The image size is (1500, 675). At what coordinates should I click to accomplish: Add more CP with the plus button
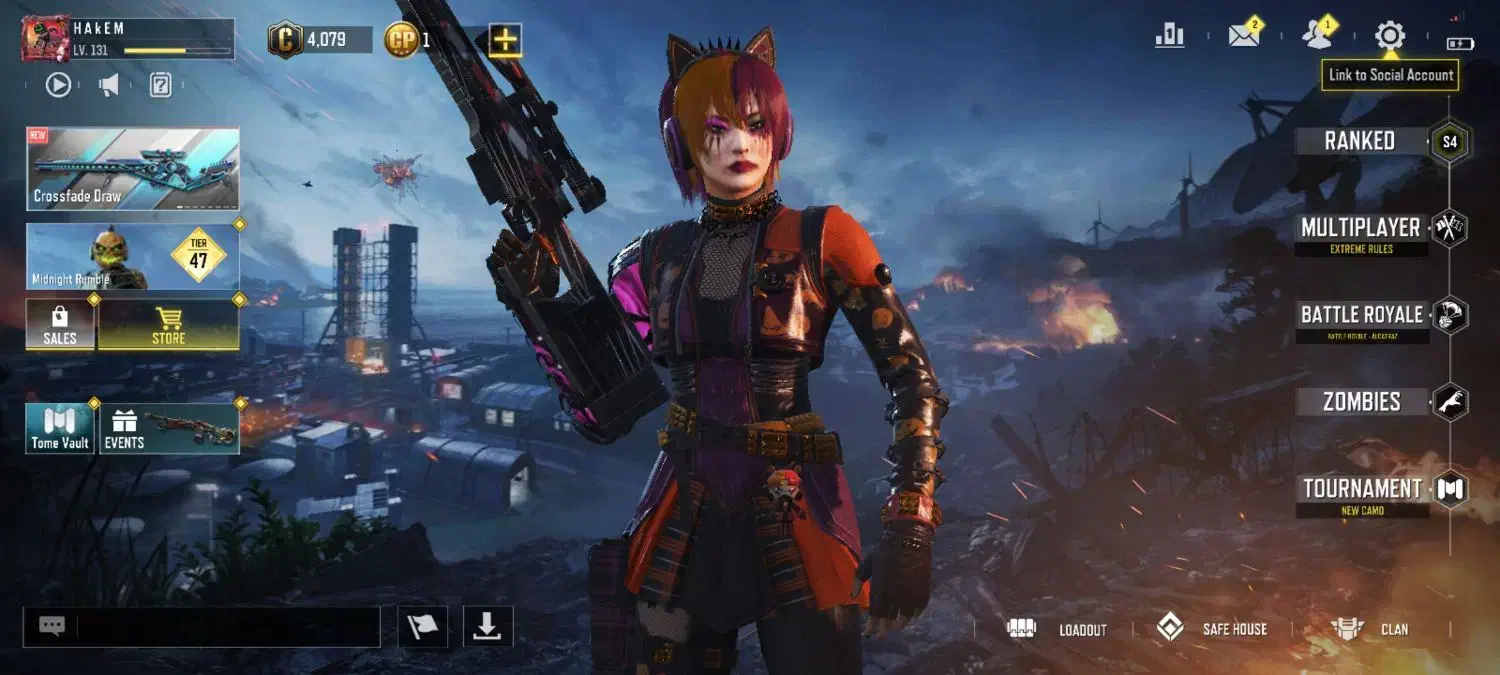point(506,40)
